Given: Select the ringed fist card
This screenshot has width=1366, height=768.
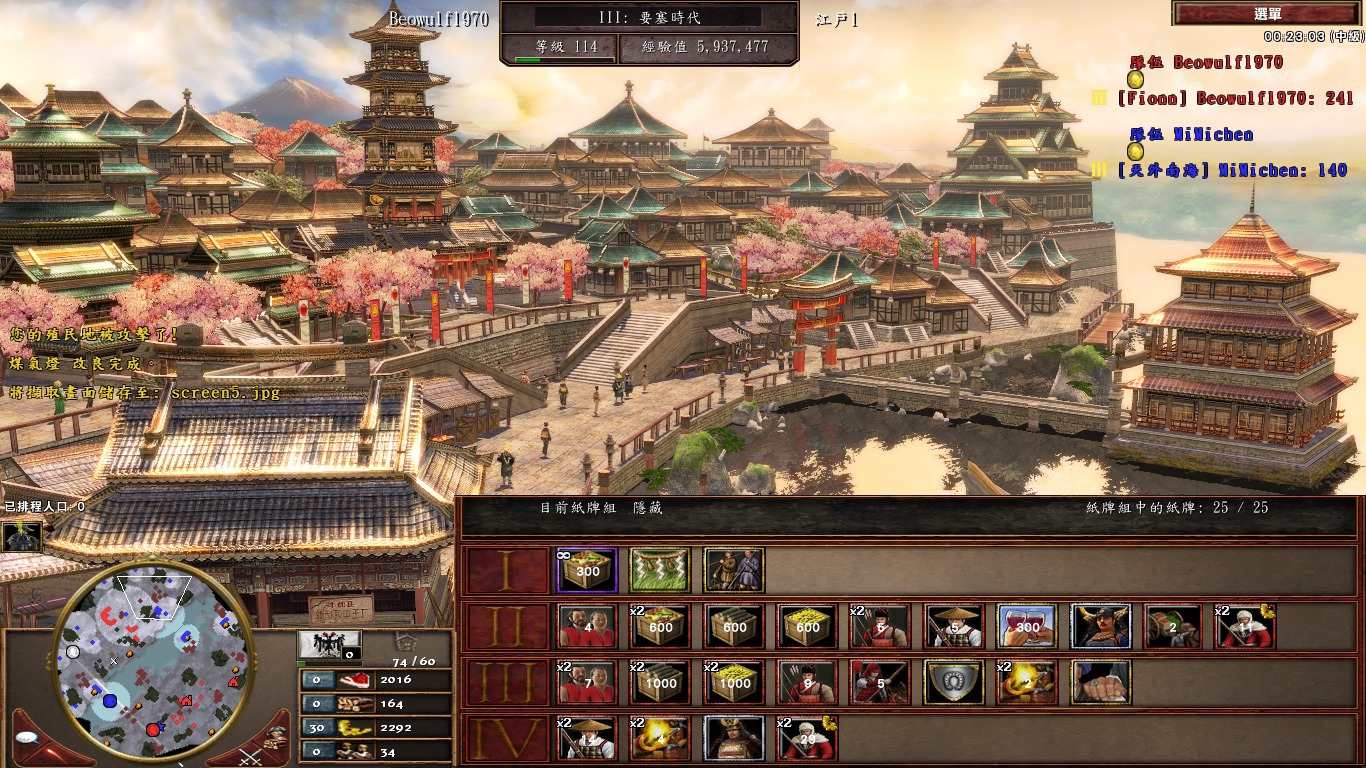Looking at the screenshot, I should point(1101,682).
